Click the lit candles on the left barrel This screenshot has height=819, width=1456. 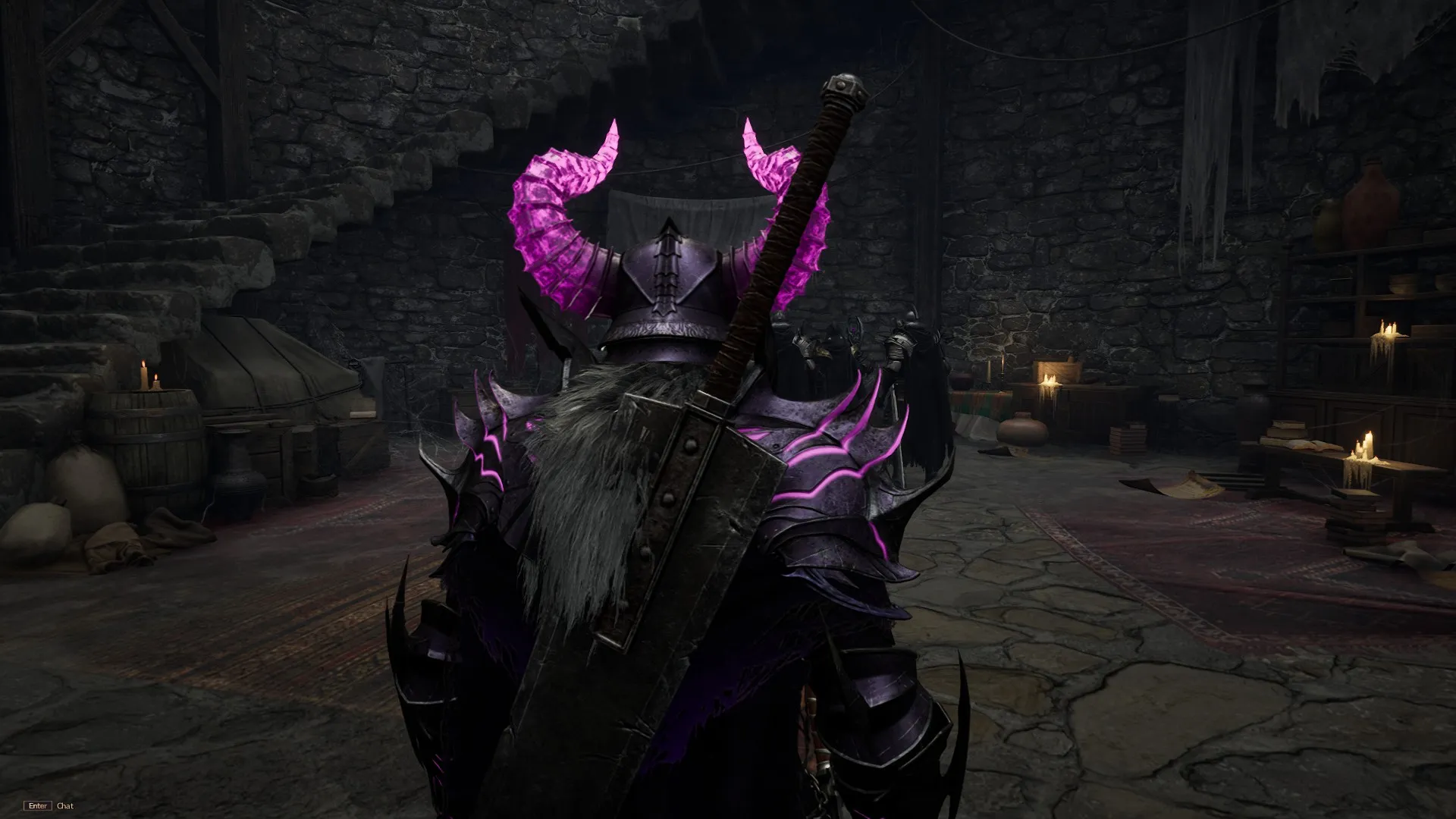149,379
